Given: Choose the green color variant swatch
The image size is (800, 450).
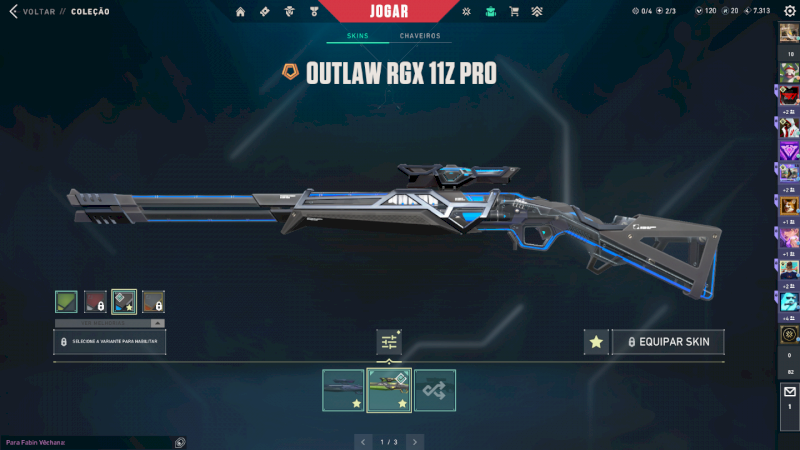Looking at the screenshot, I should pos(66,301).
